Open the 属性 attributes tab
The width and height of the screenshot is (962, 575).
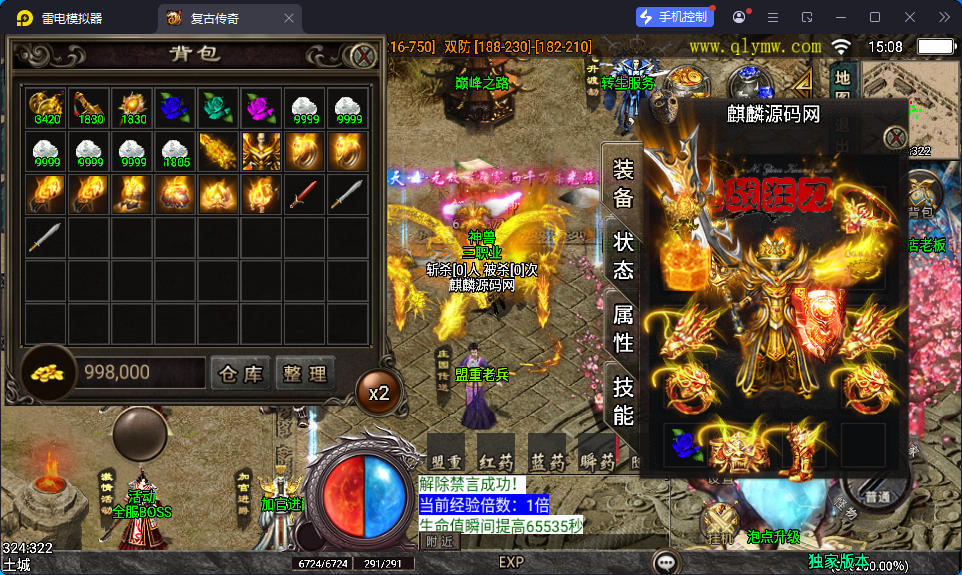tap(623, 328)
